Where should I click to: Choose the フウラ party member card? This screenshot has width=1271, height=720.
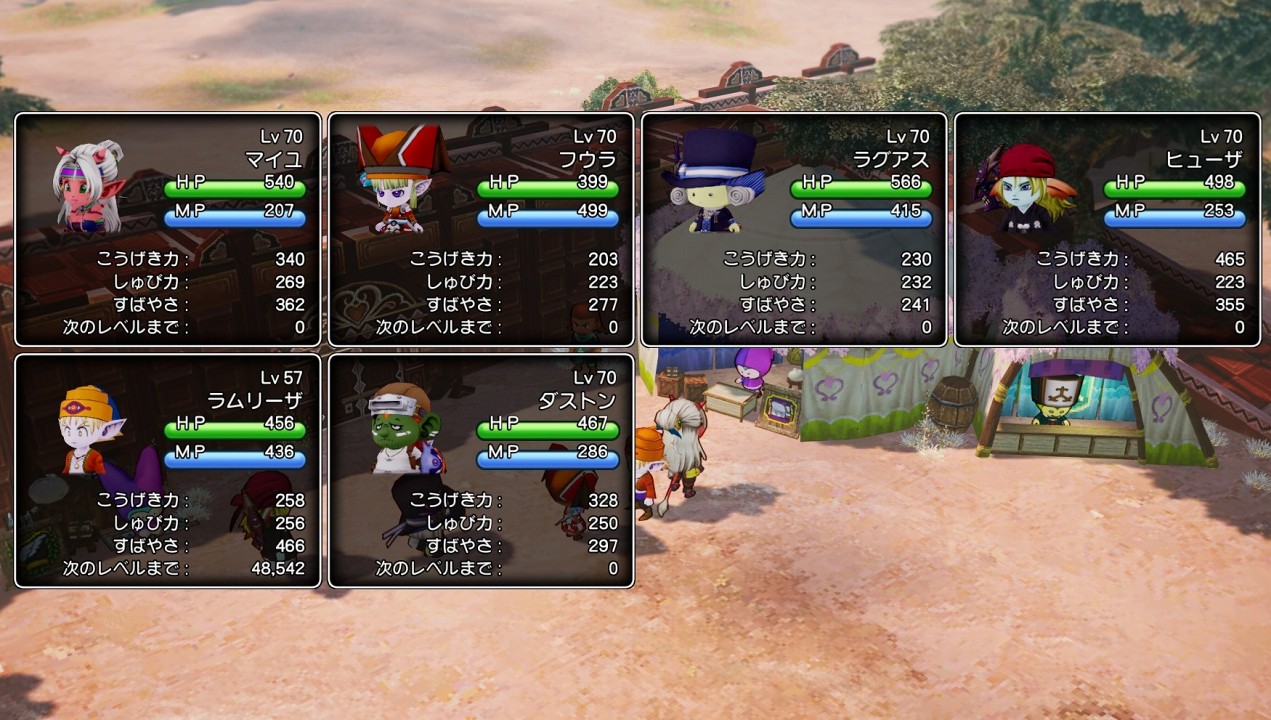coord(481,229)
